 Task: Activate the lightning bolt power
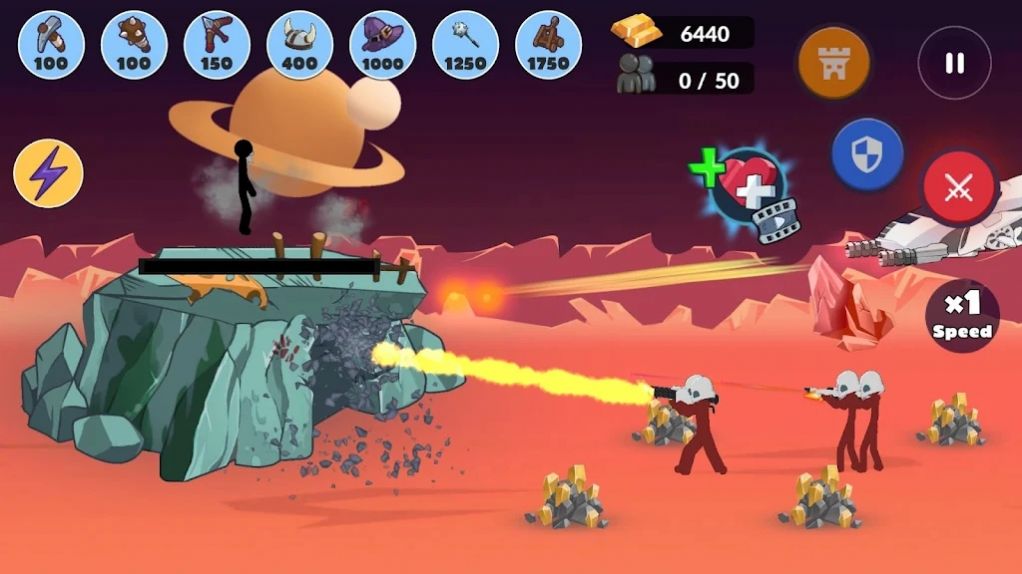pyautogui.click(x=48, y=174)
